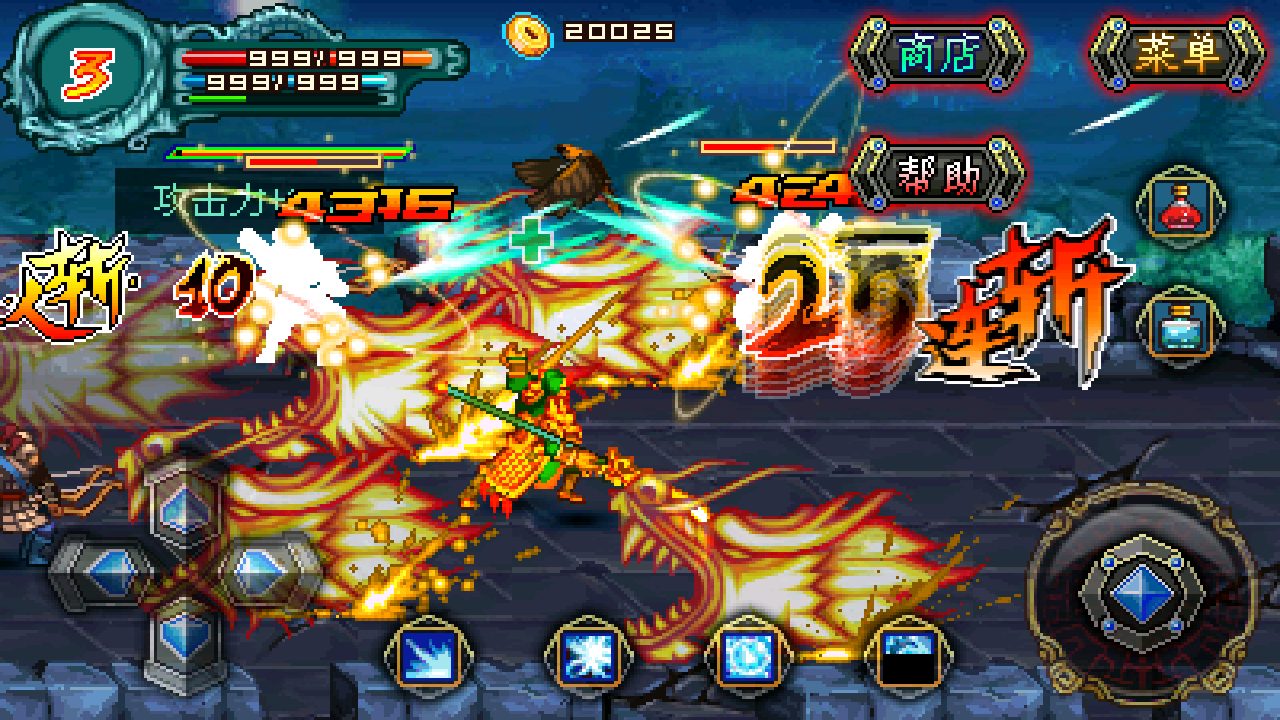Viewport: 1280px width, 720px height.
Task: Open the 商店 shop button
Action: (x=937, y=55)
